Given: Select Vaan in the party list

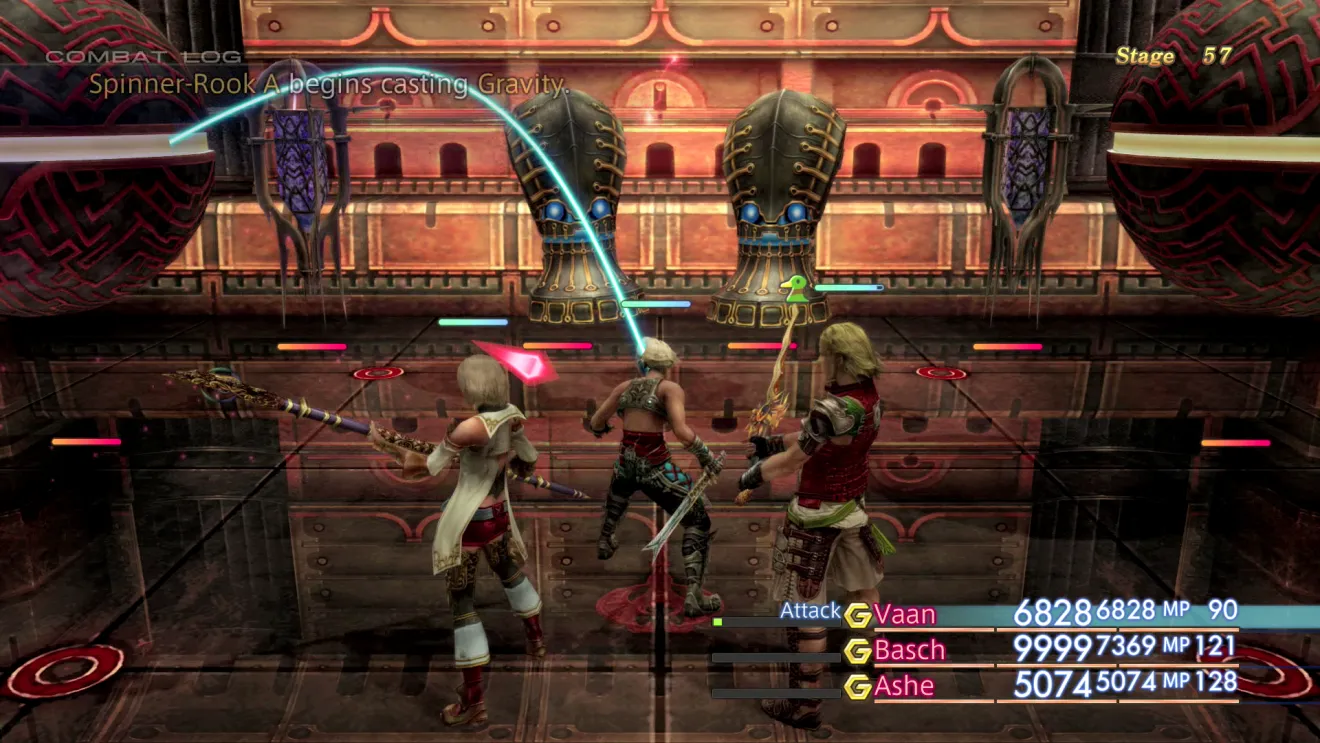Looking at the screenshot, I should click(905, 614).
